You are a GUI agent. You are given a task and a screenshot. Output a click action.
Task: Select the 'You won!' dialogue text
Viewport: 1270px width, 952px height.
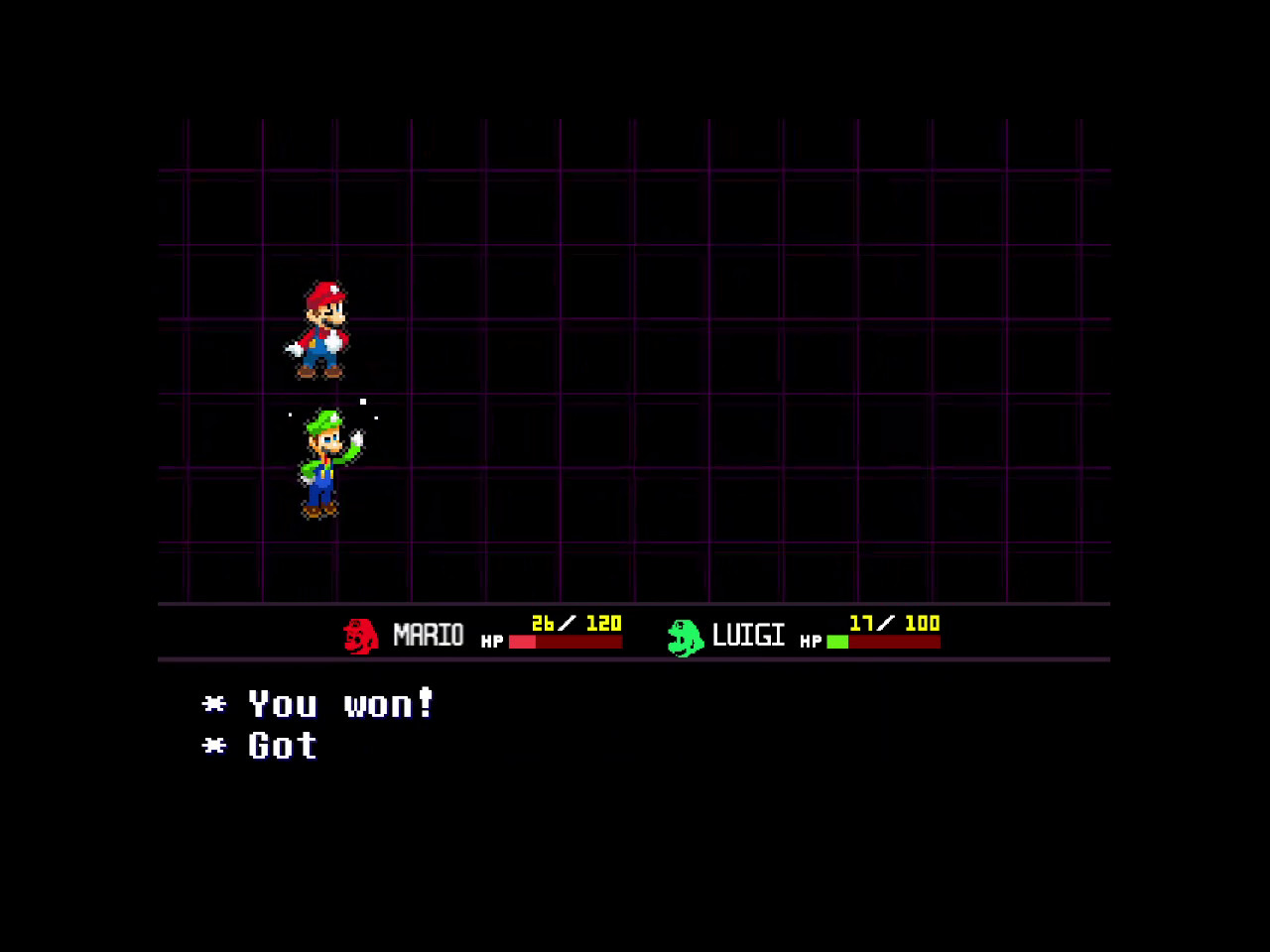pyautogui.click(x=342, y=704)
